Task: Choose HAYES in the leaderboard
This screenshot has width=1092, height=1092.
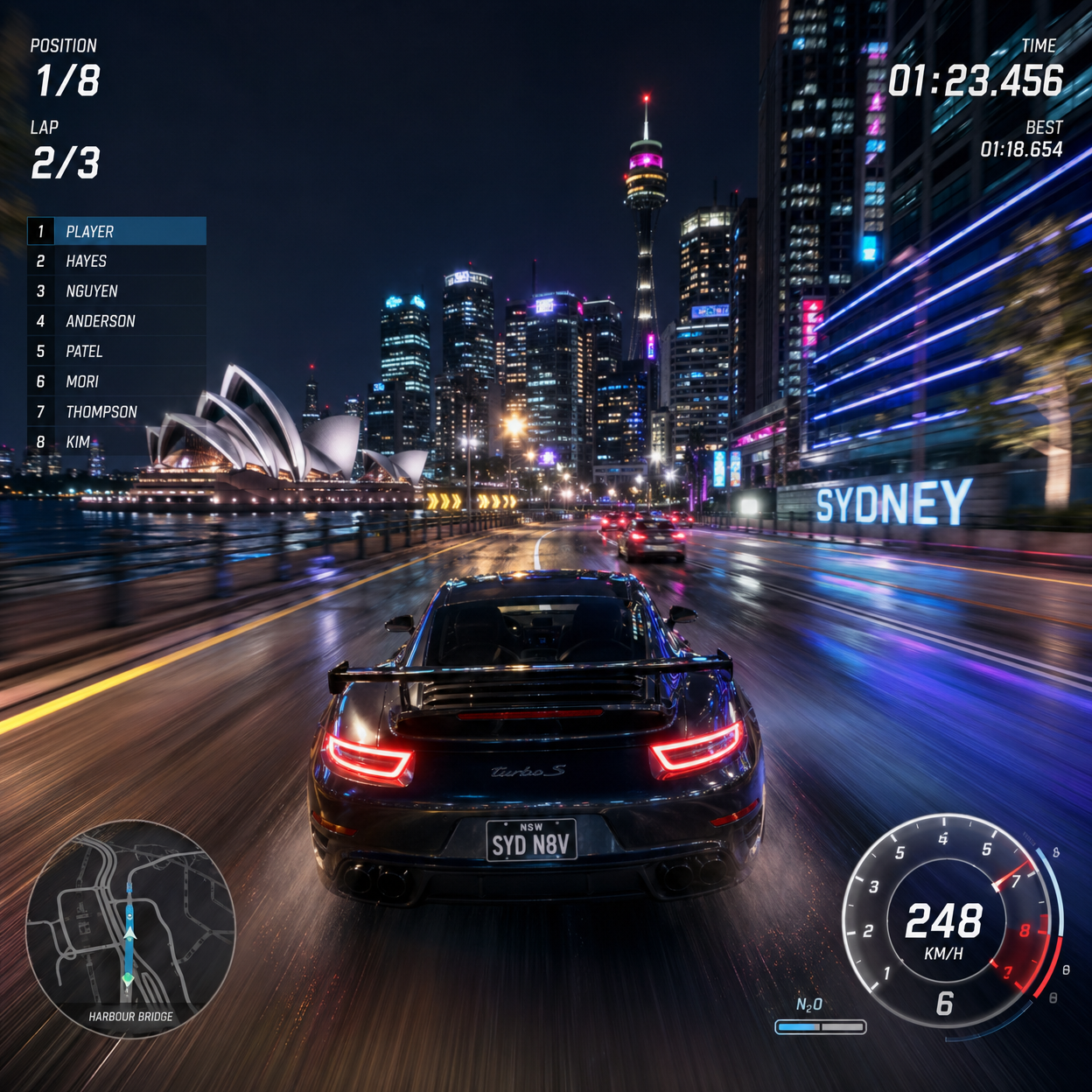Action: (x=117, y=261)
